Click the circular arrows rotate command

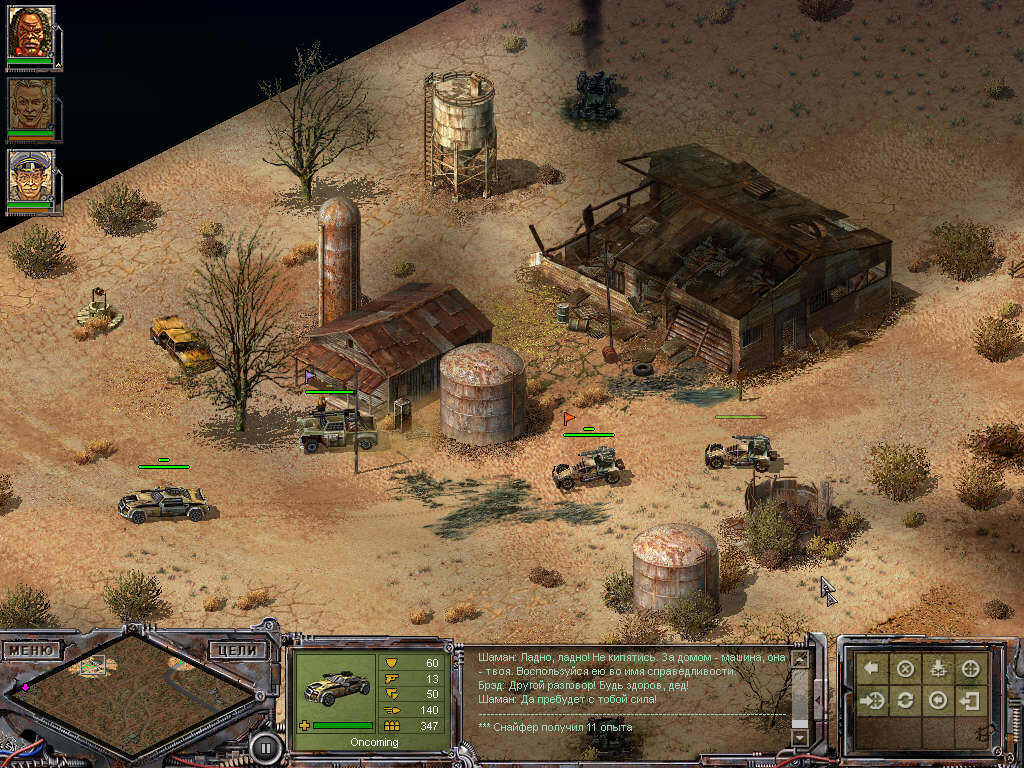[x=905, y=700]
